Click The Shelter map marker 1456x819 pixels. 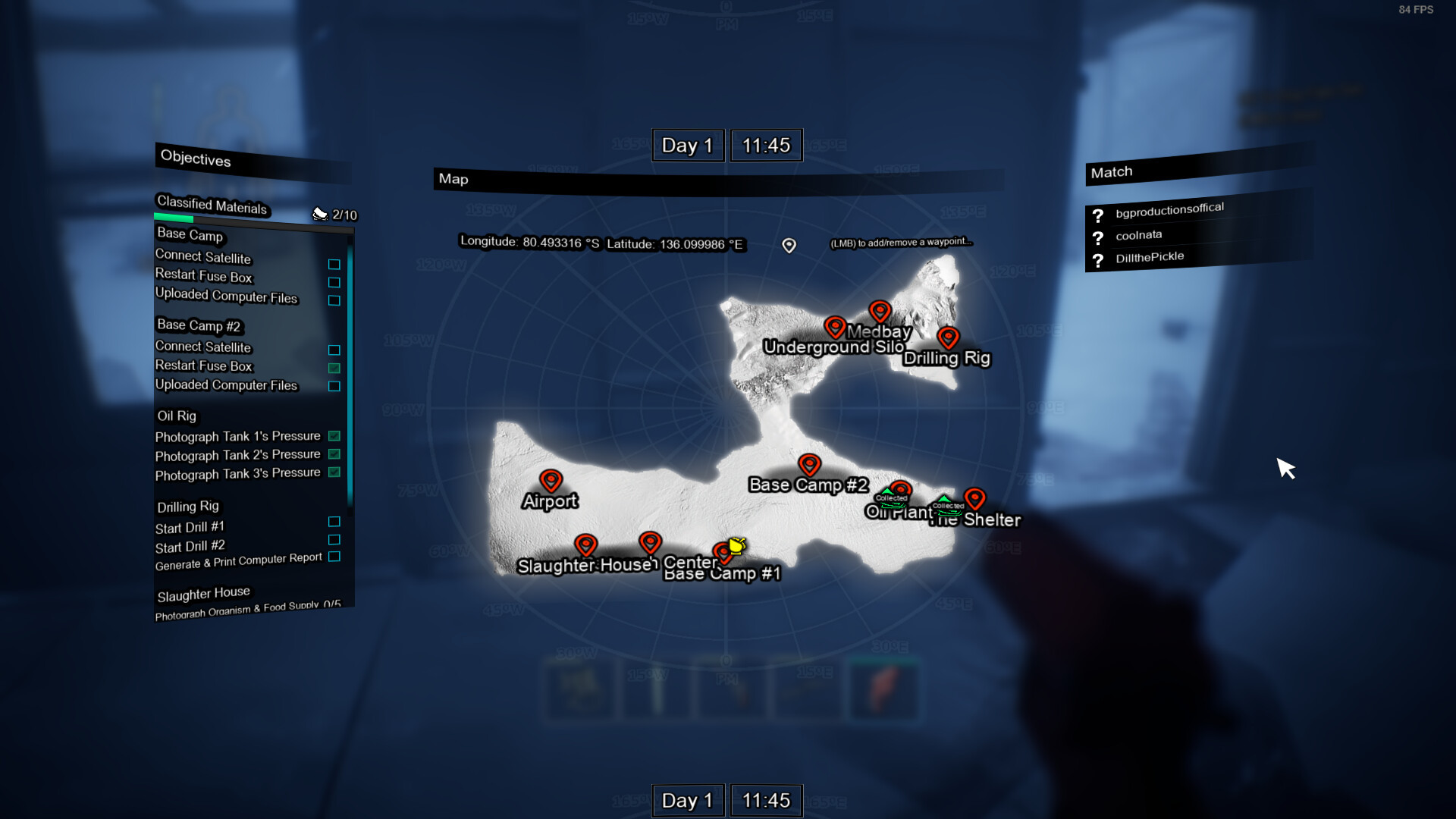(974, 498)
